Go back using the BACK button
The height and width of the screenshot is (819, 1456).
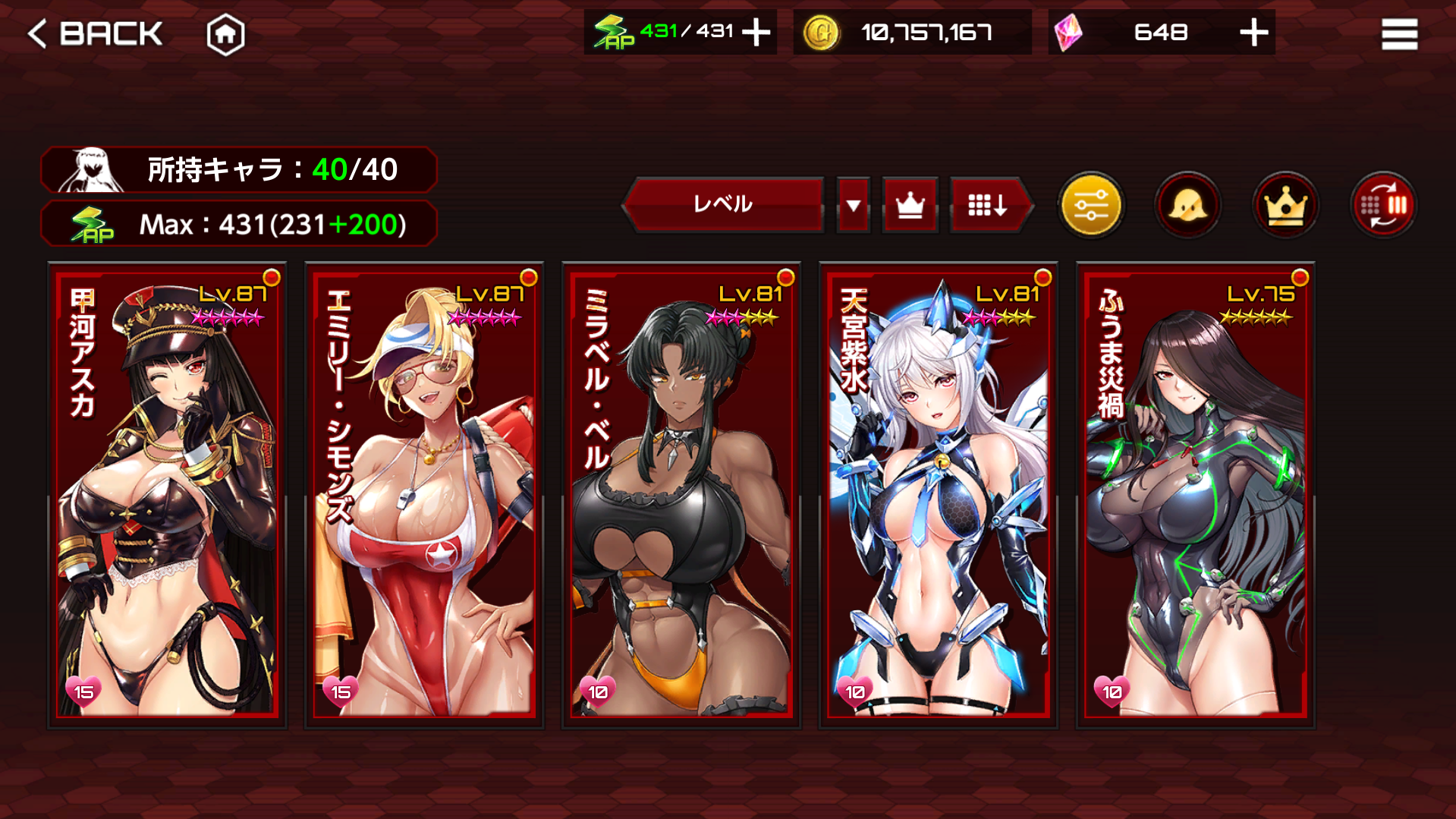pyautogui.click(x=95, y=33)
